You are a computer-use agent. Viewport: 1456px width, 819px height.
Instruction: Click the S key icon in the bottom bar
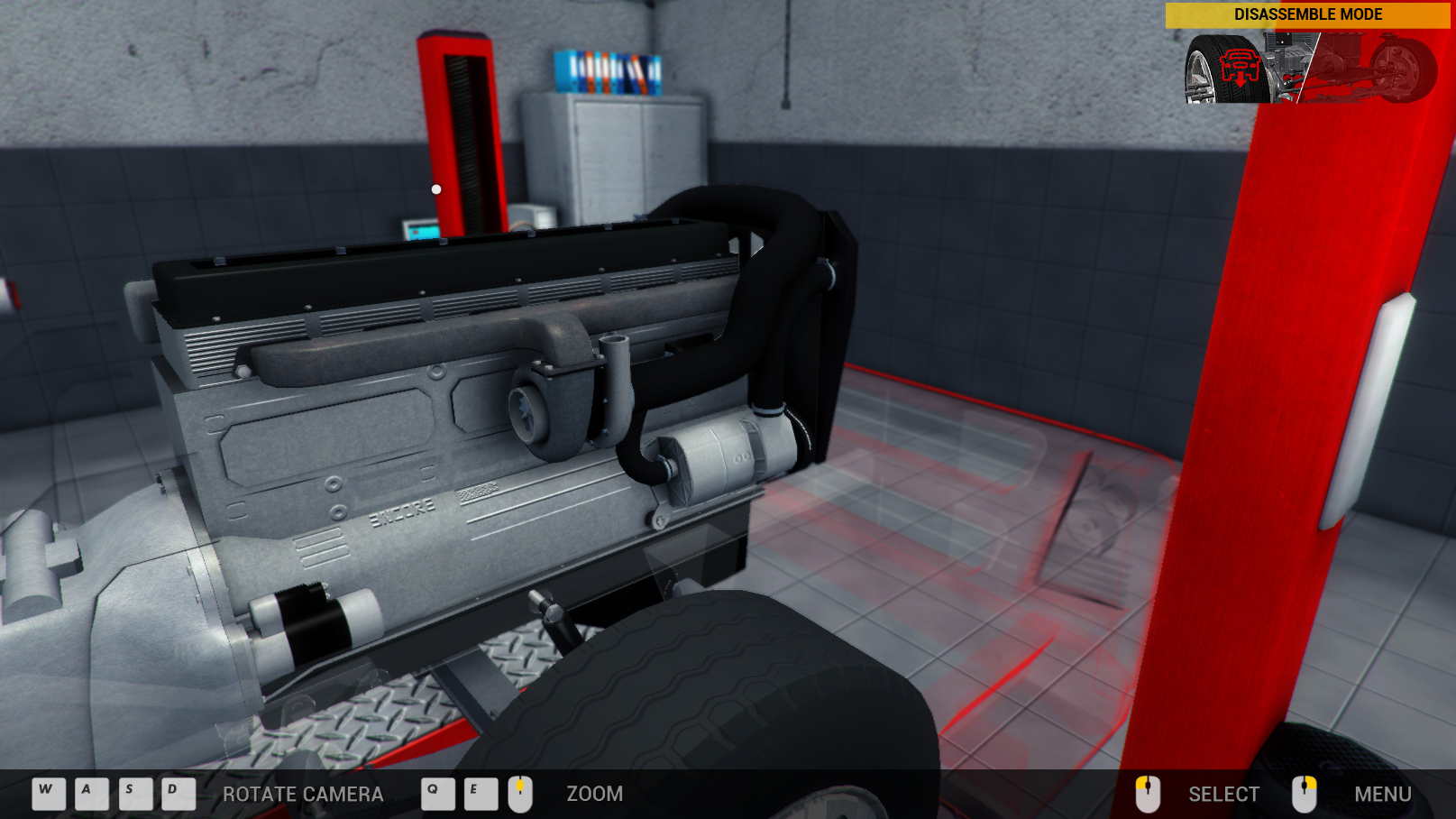pos(129,794)
